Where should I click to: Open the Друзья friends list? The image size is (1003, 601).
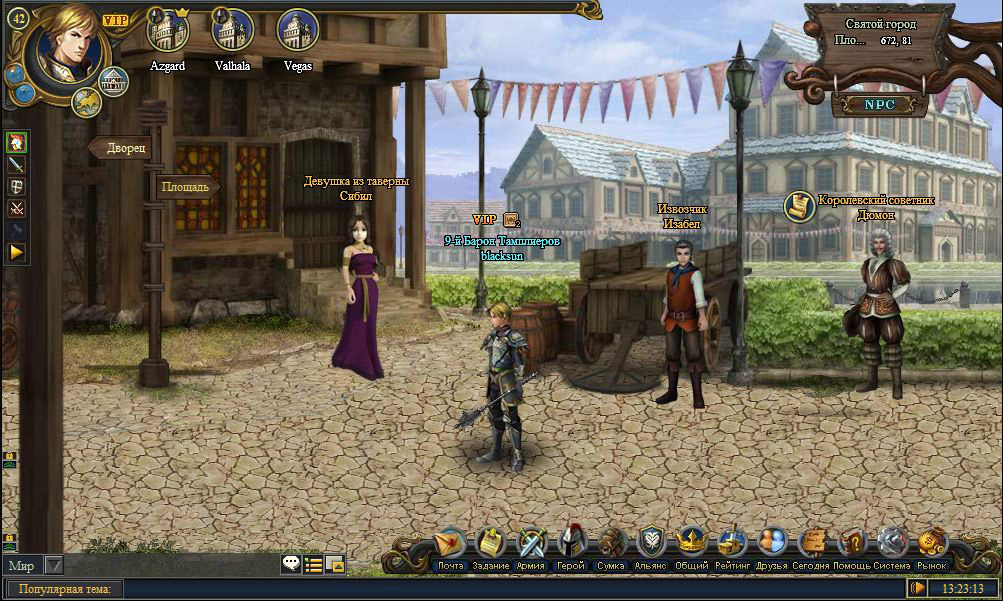771,544
